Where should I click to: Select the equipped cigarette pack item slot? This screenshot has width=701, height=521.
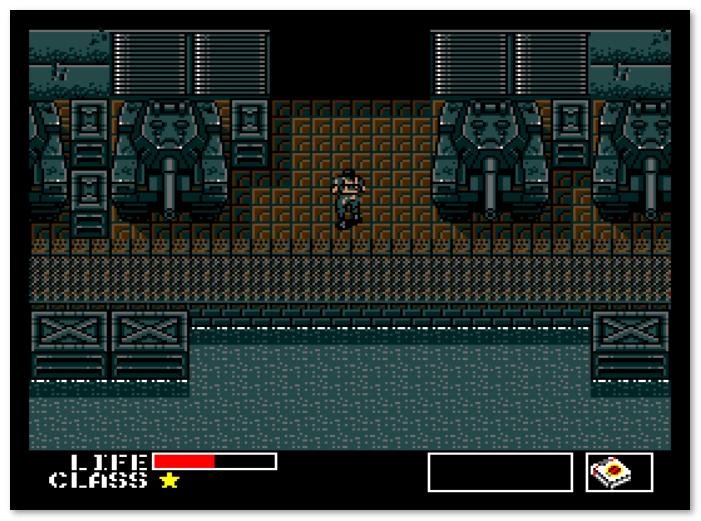click(x=619, y=472)
